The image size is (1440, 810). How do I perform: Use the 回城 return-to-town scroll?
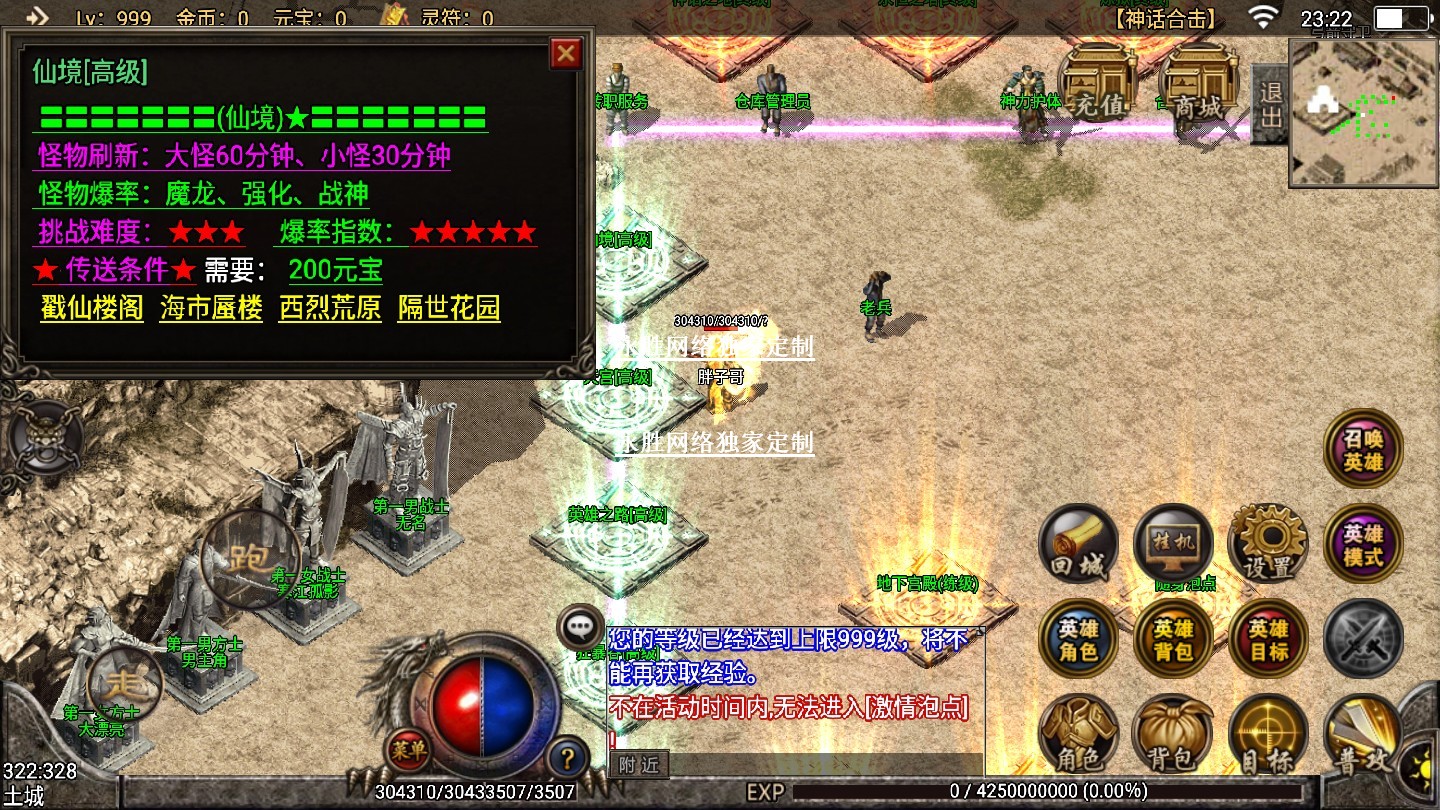tap(1079, 544)
